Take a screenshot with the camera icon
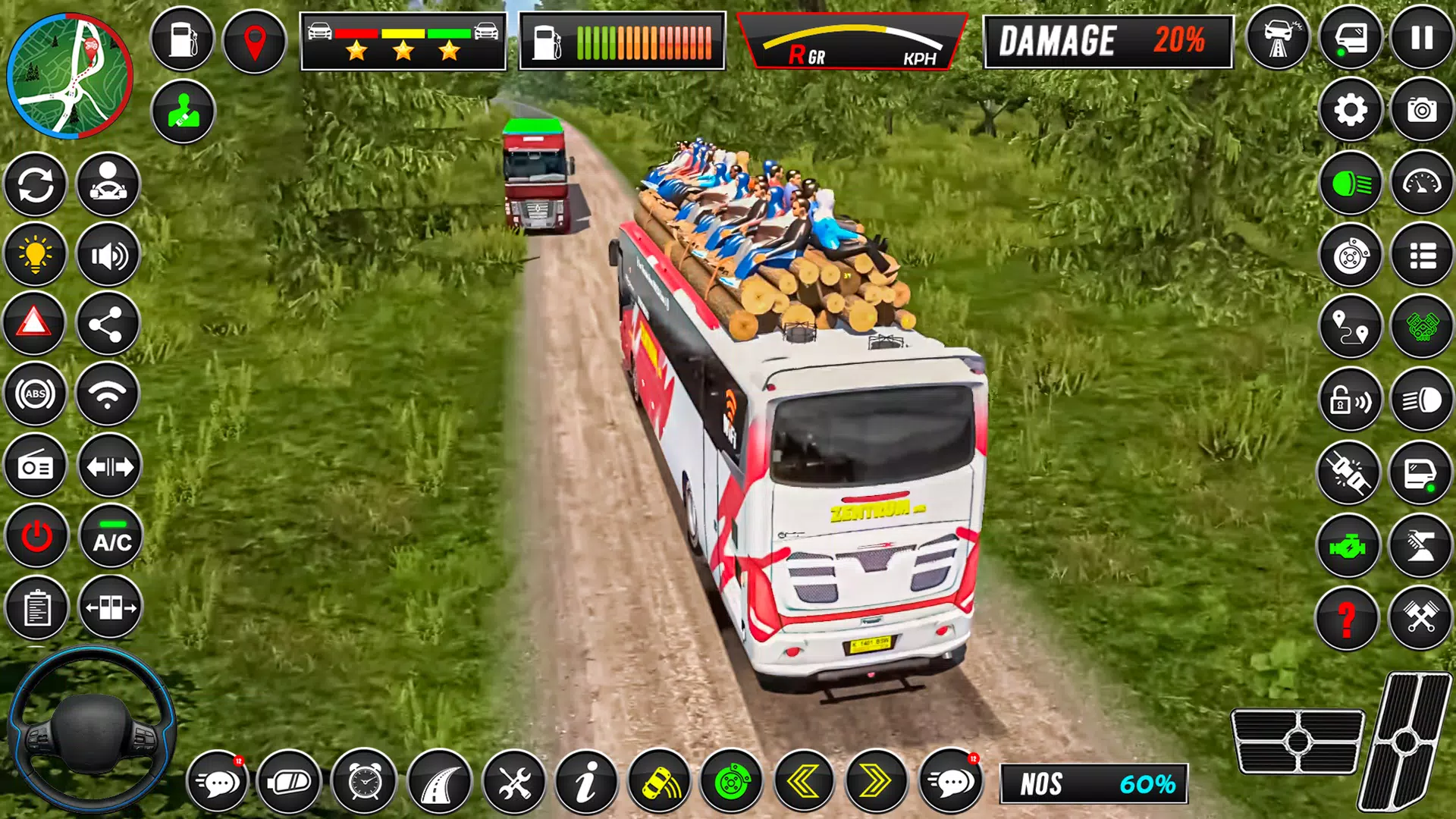 click(1422, 111)
